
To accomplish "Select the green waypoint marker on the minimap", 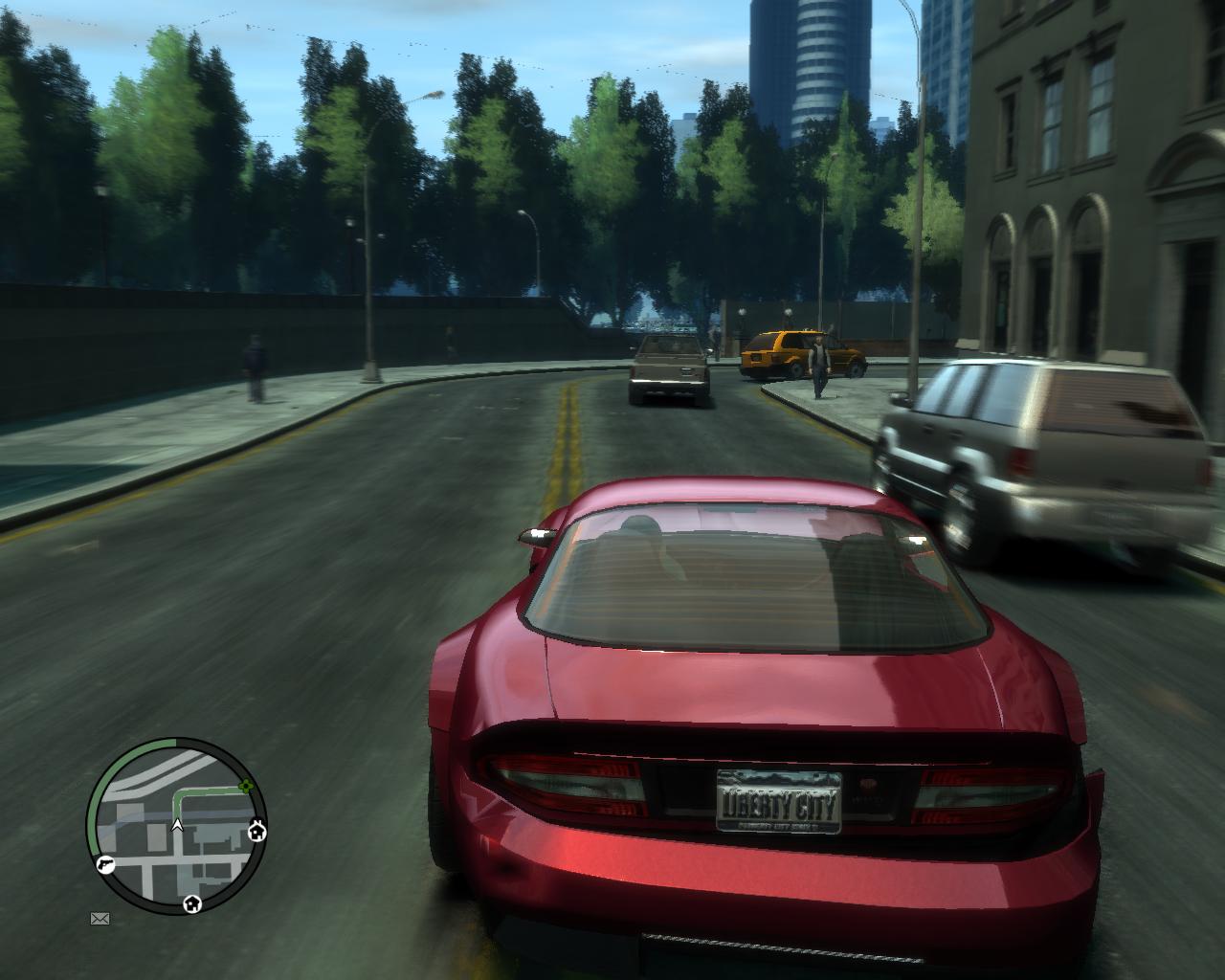I will (246, 788).
